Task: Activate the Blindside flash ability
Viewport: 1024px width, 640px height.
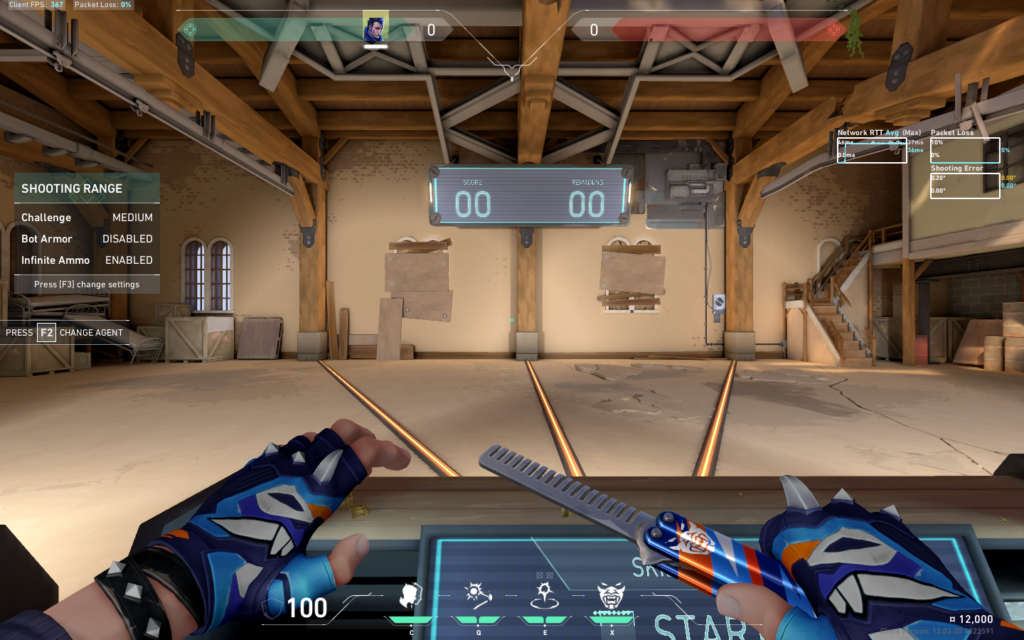Action: click(476, 596)
